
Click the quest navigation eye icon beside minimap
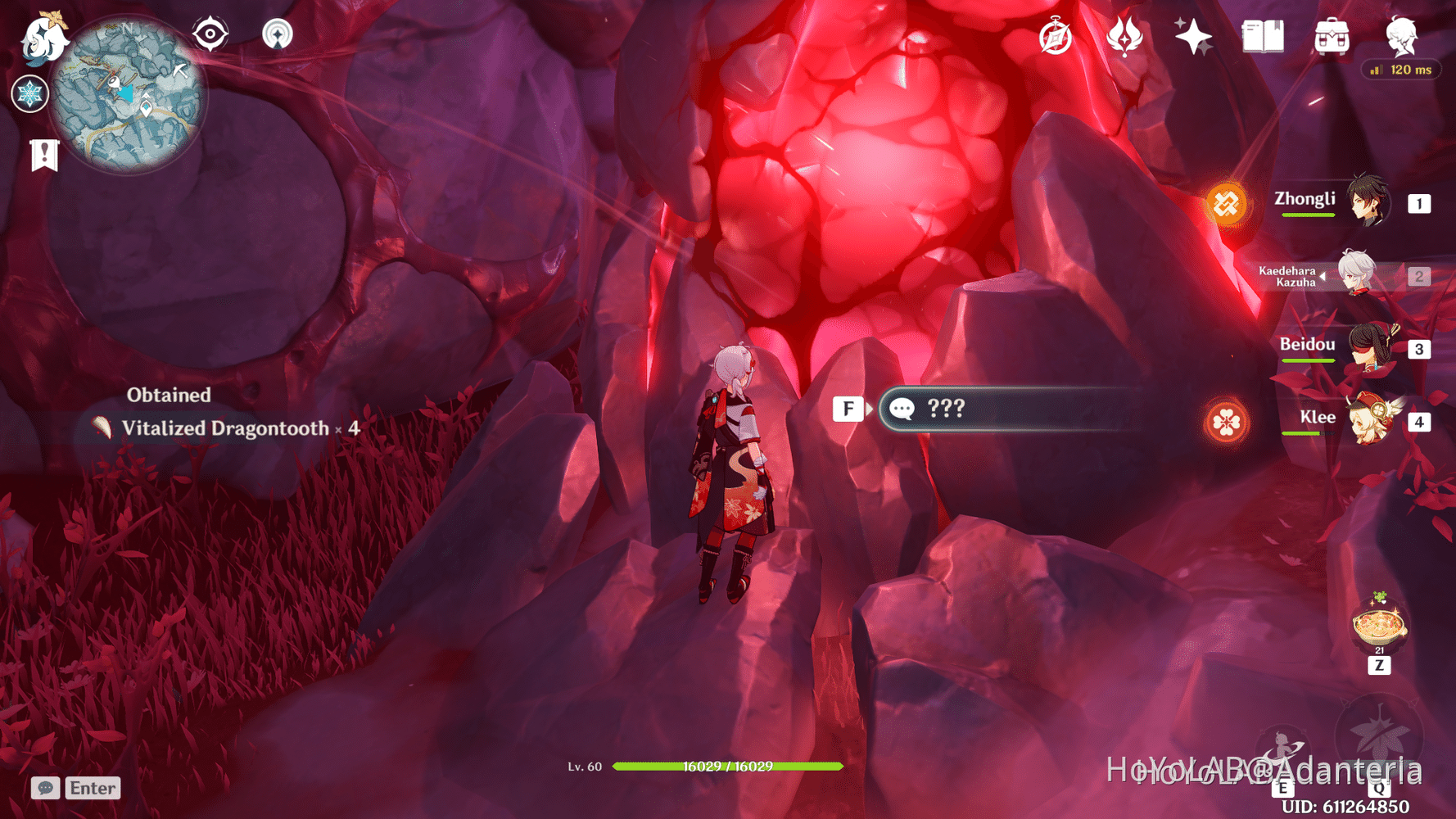(x=210, y=34)
